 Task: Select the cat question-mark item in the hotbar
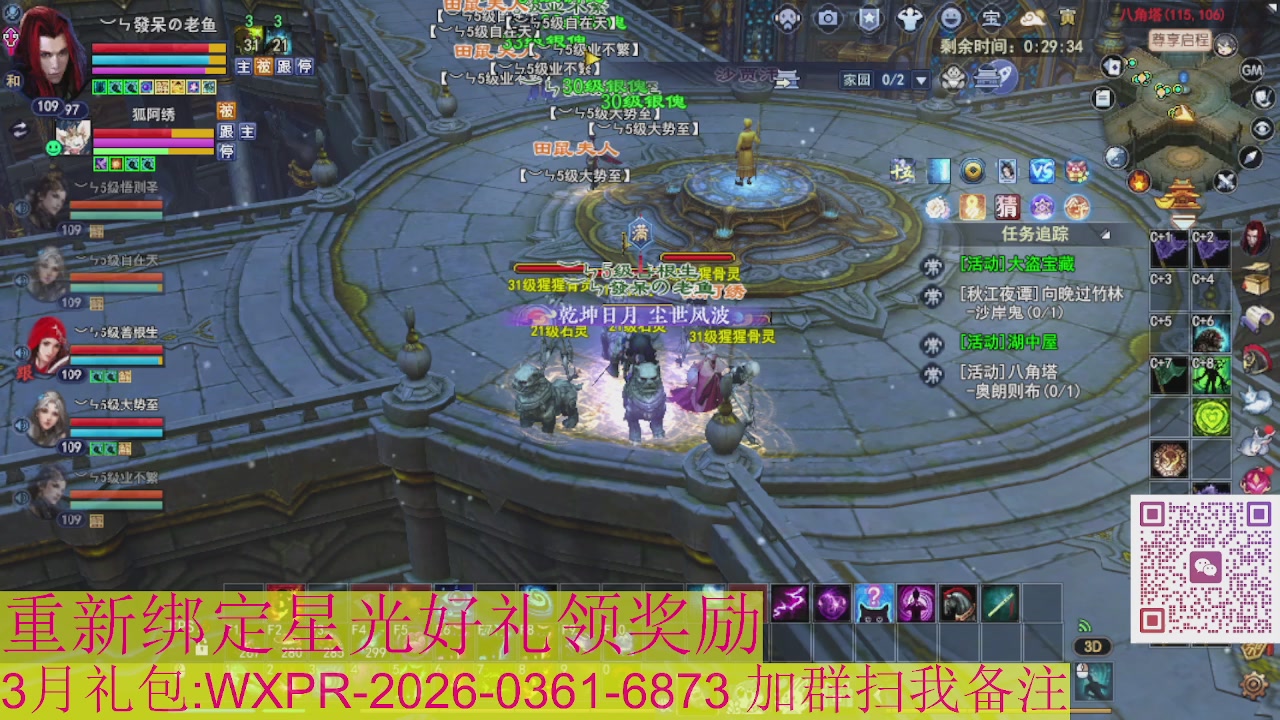point(874,602)
